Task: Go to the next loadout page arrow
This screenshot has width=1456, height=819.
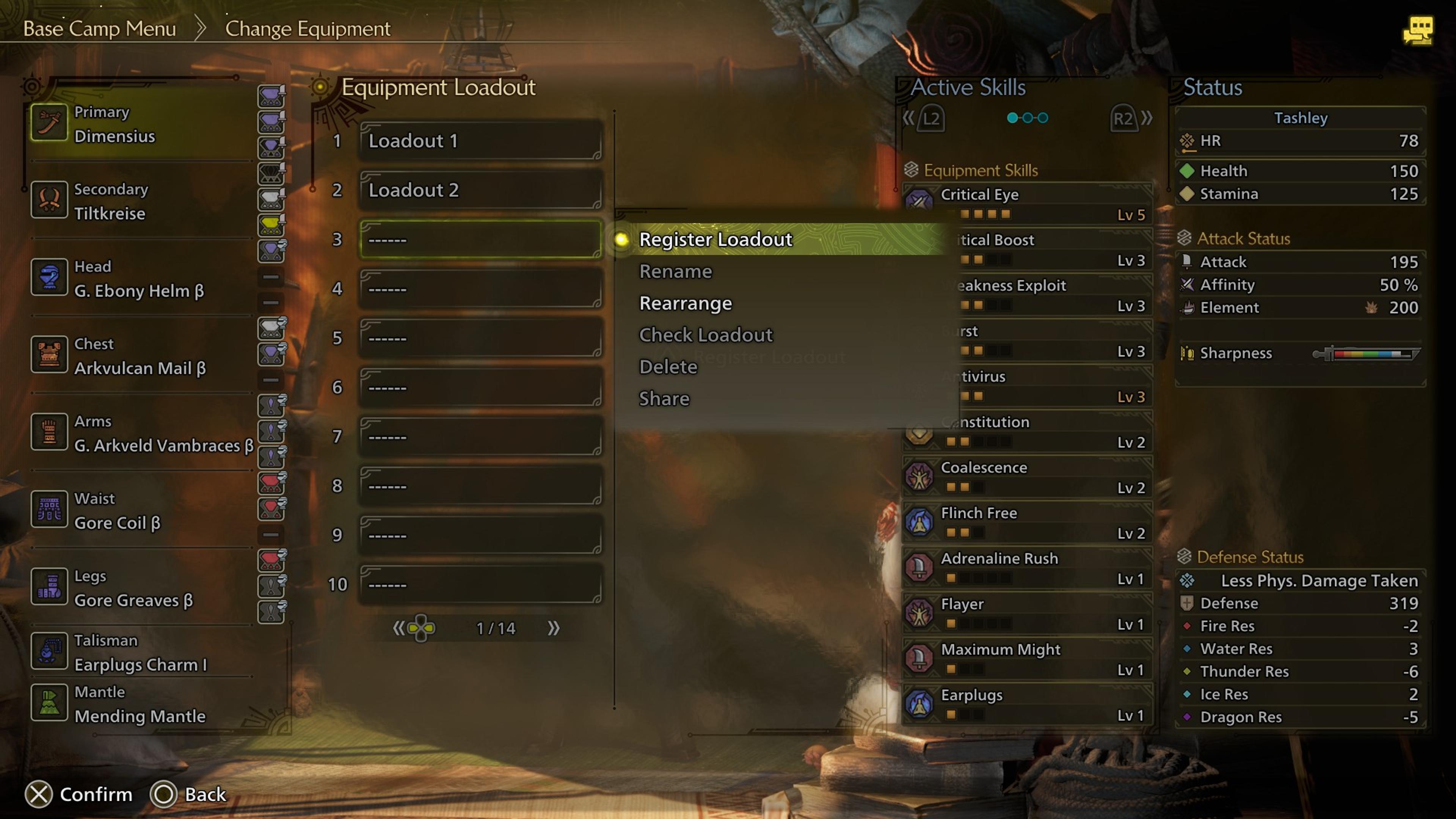Action: (553, 628)
